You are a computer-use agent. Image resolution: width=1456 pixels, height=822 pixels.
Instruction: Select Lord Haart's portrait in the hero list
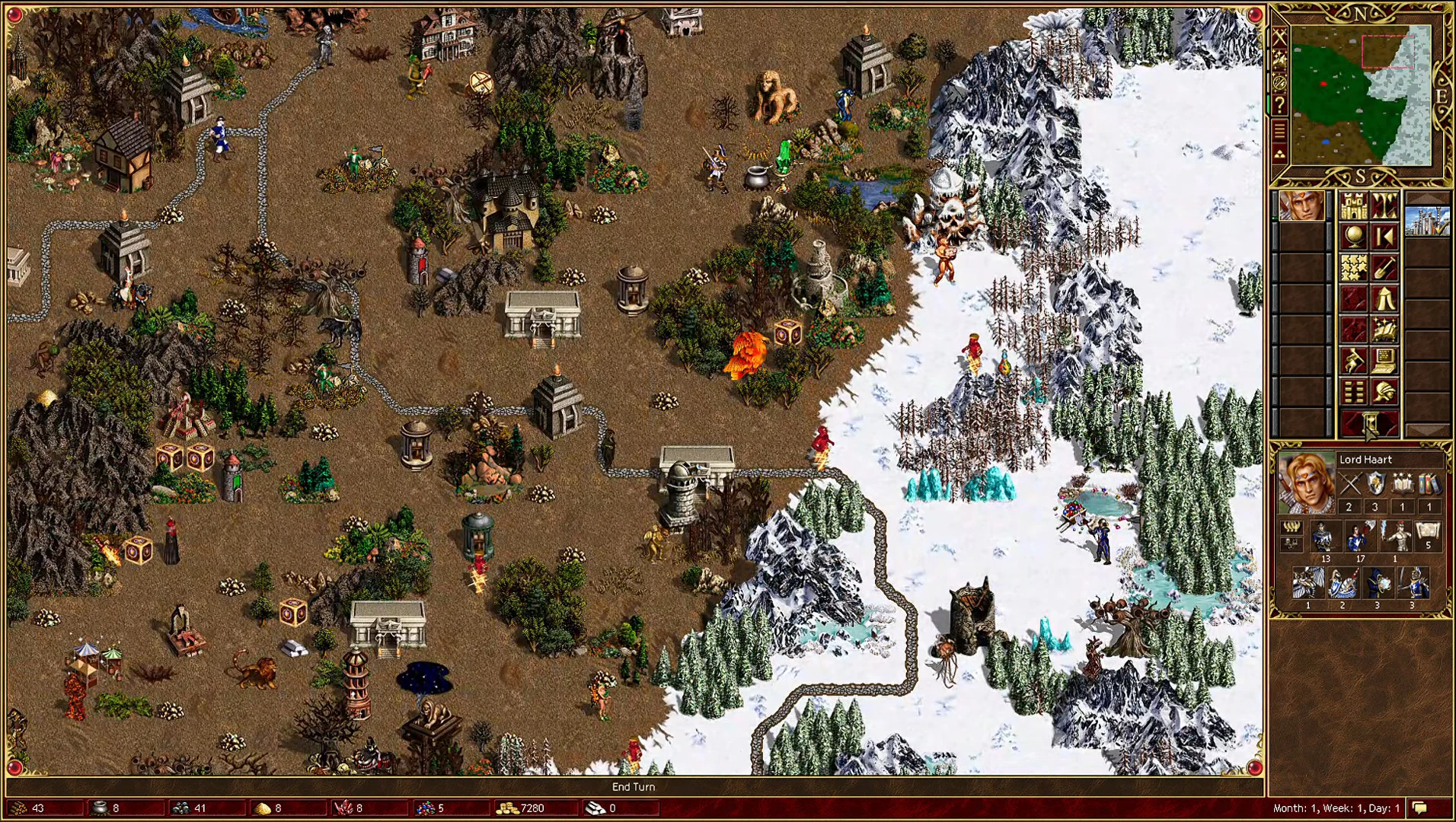(x=1301, y=205)
